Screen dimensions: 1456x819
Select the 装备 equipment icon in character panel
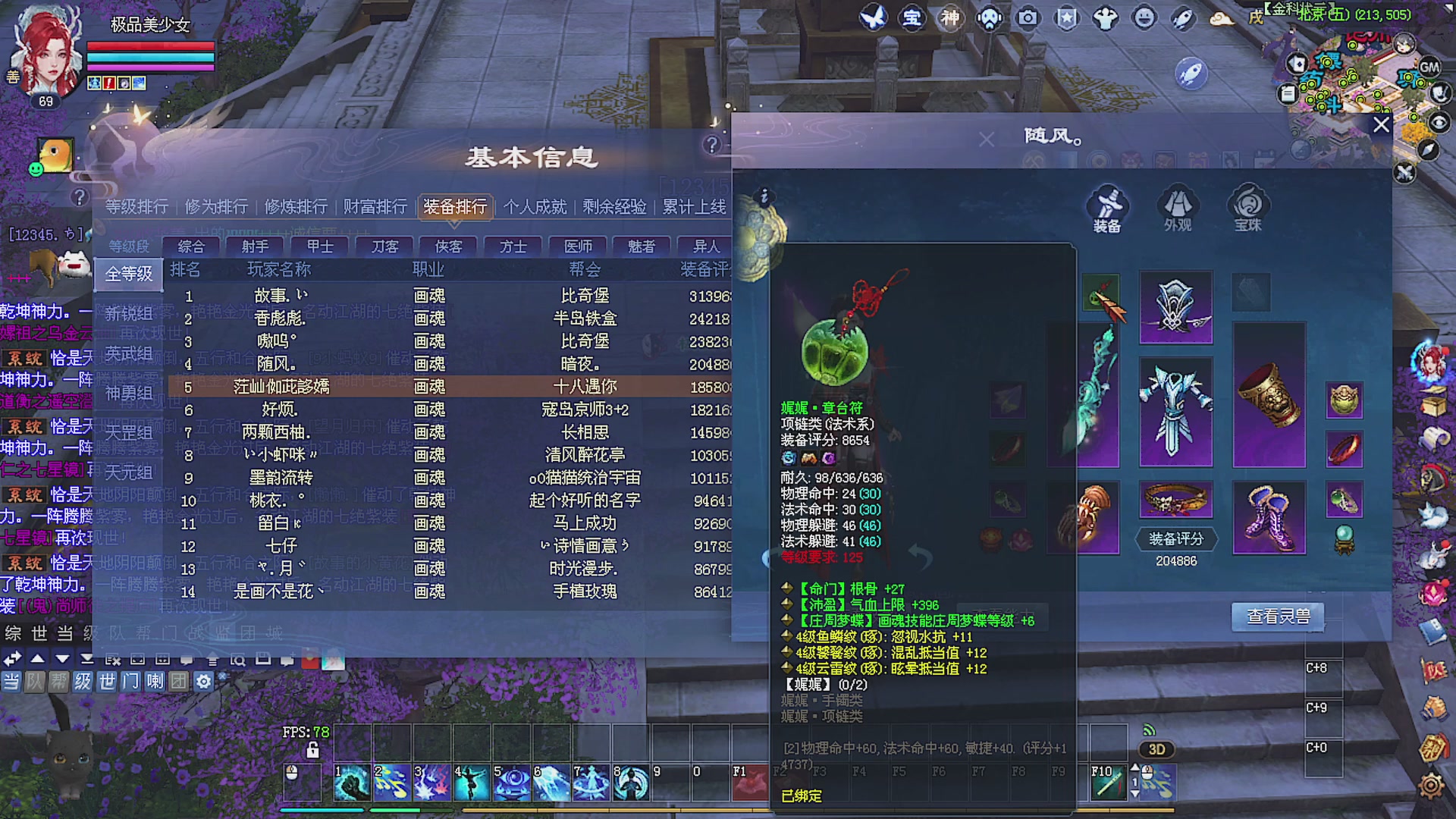point(1106,206)
